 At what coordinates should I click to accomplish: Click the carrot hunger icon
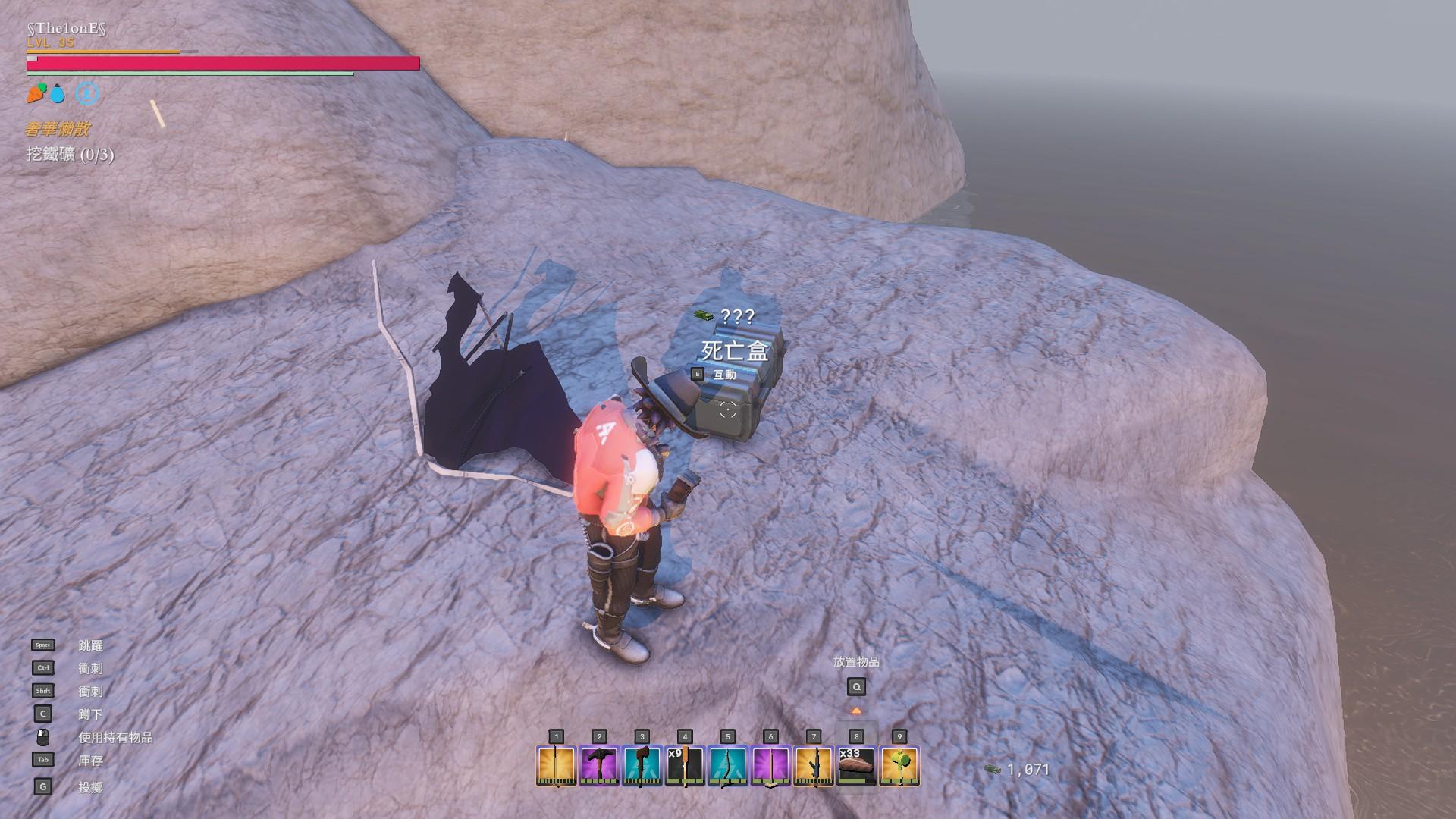point(36,94)
